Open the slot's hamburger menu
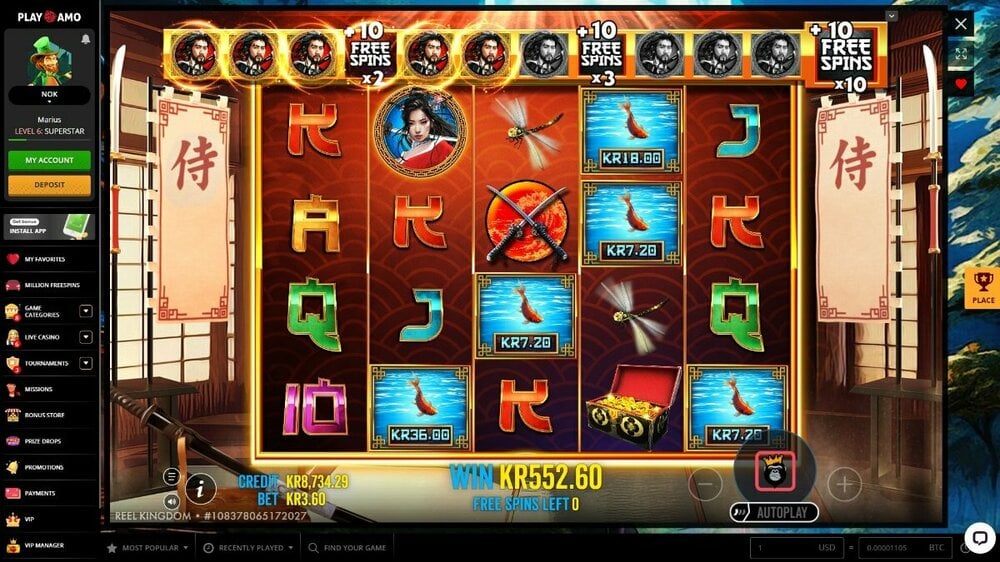1000x562 pixels. 172,476
